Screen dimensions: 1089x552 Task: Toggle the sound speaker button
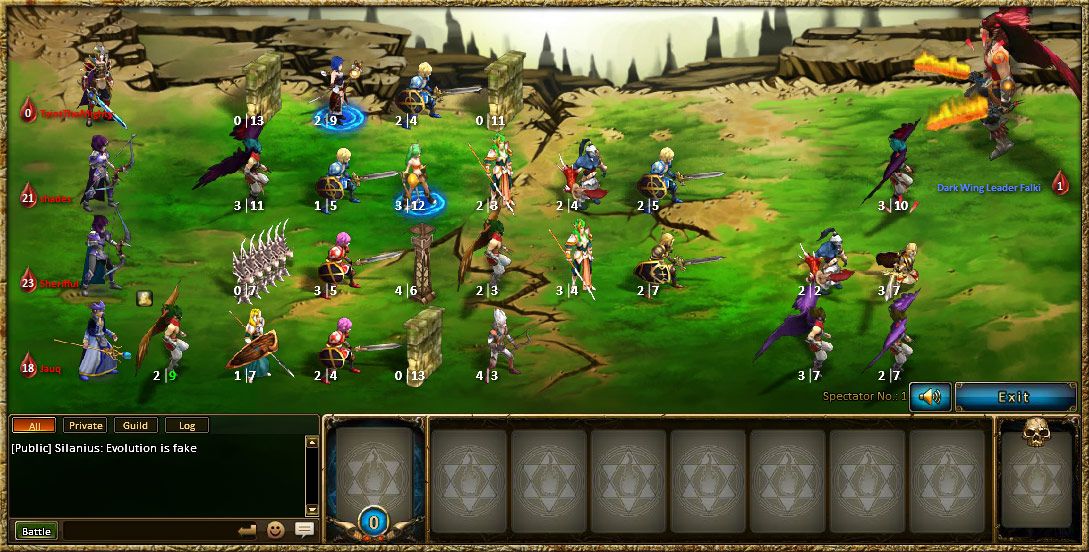point(930,397)
